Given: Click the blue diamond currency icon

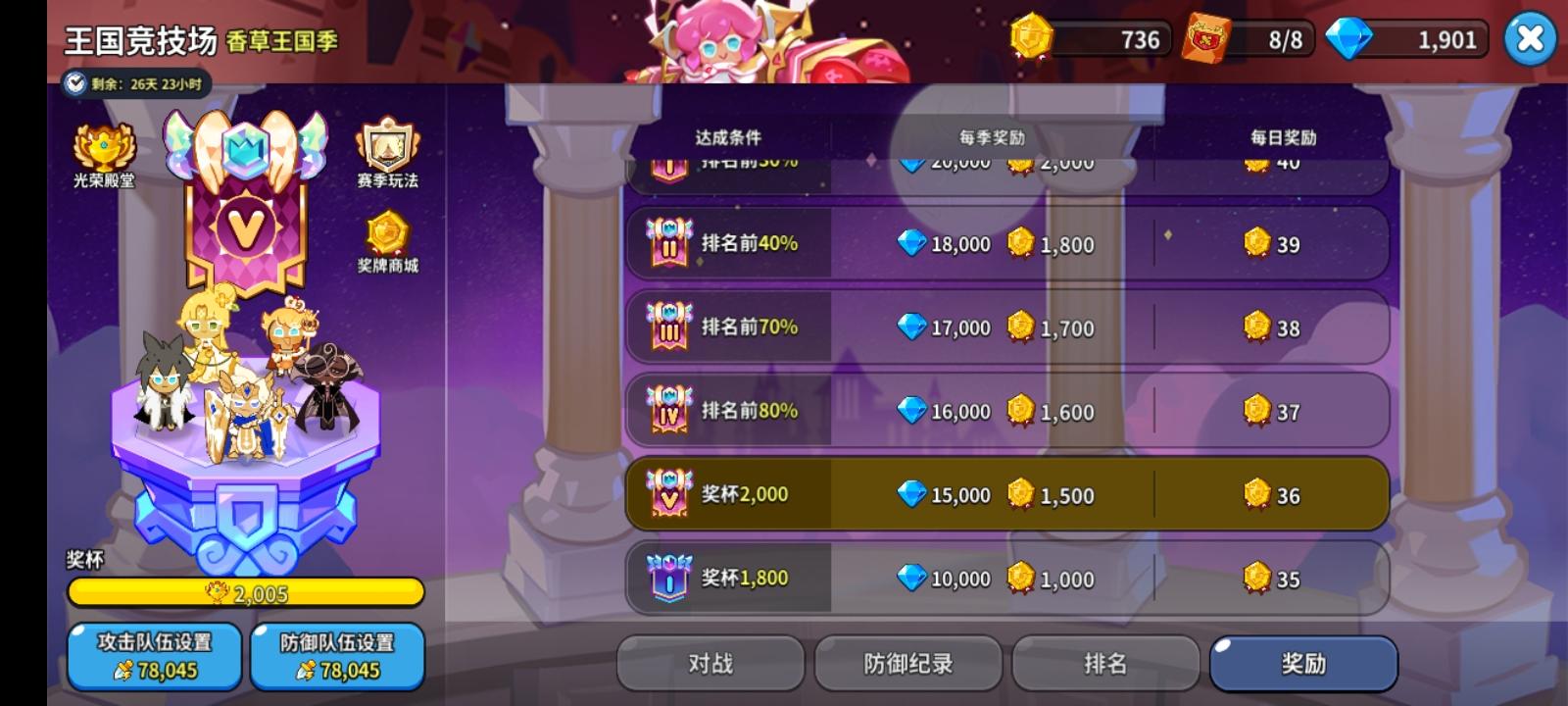Looking at the screenshot, I should coord(1352,40).
